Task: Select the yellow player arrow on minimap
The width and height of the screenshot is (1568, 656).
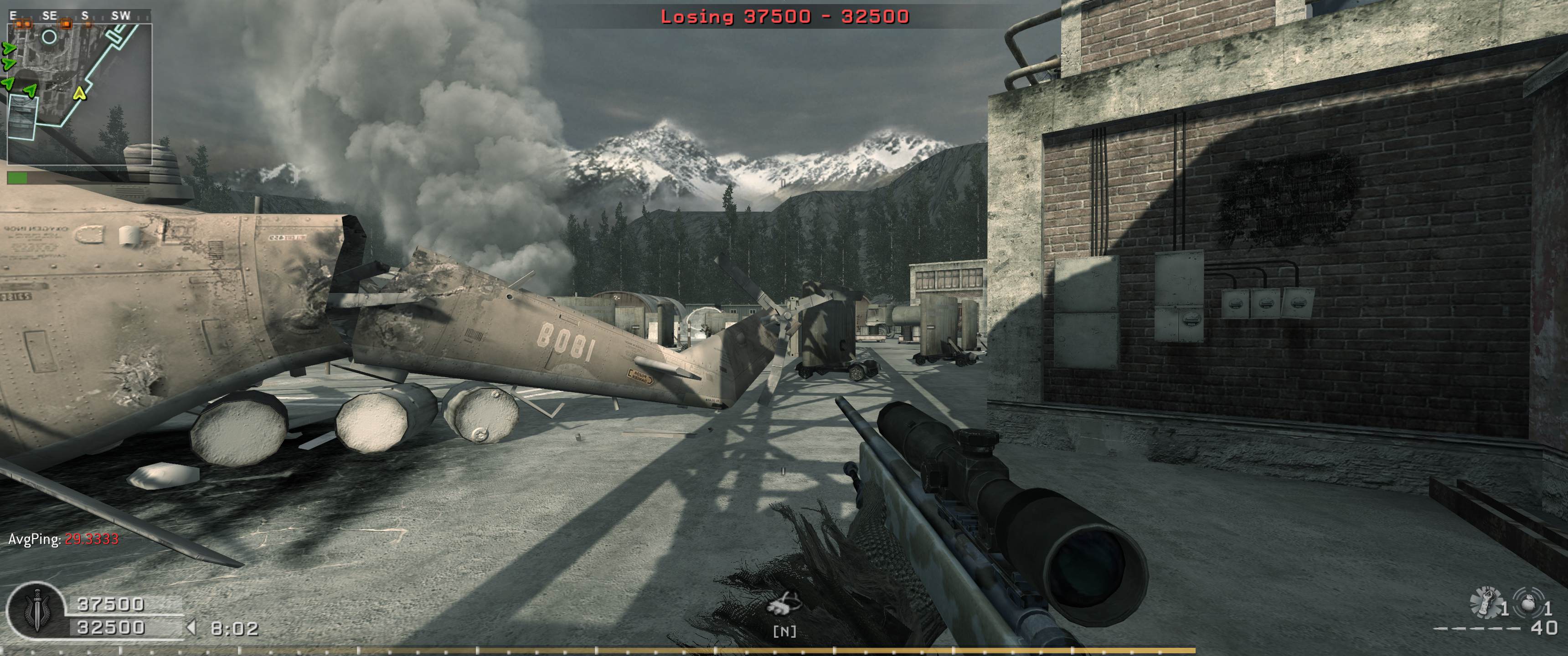Action: coord(79,93)
